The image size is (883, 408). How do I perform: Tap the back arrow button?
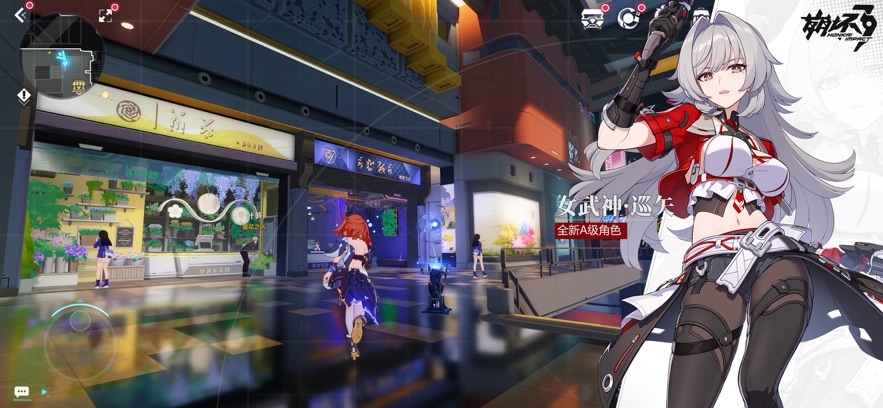20,15
